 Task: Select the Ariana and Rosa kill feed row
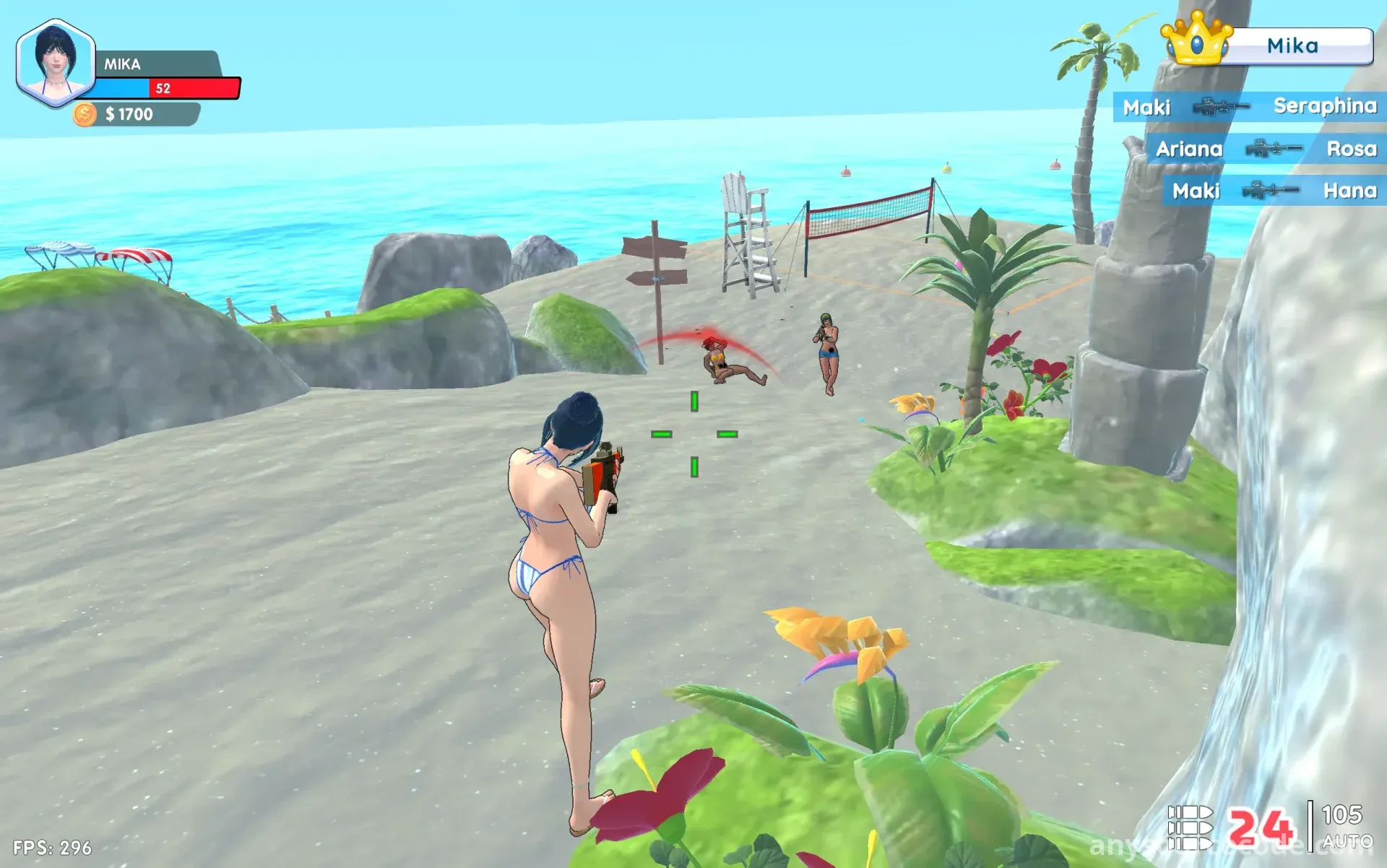(1266, 149)
